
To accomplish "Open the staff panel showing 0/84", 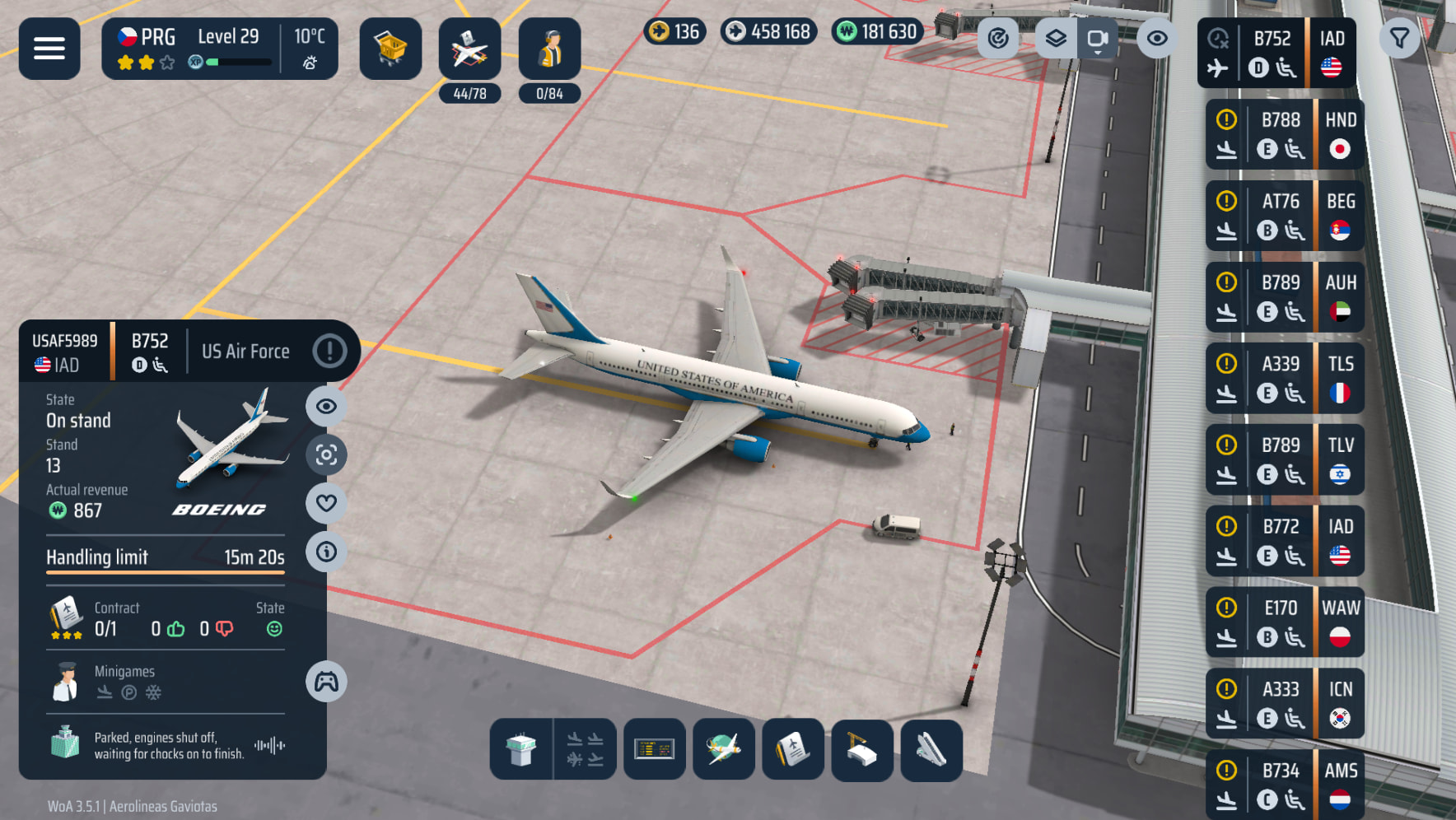I will click(x=549, y=49).
